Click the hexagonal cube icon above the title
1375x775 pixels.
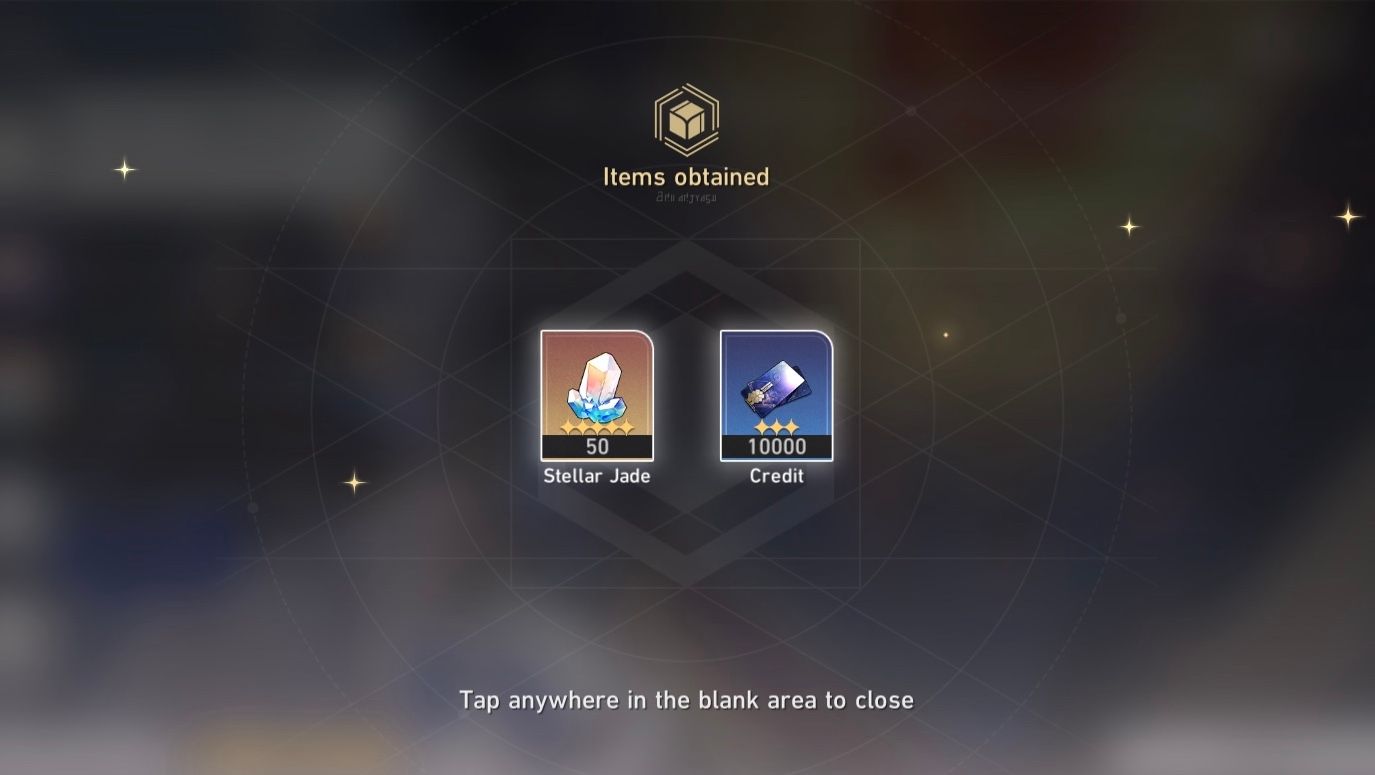(x=688, y=120)
